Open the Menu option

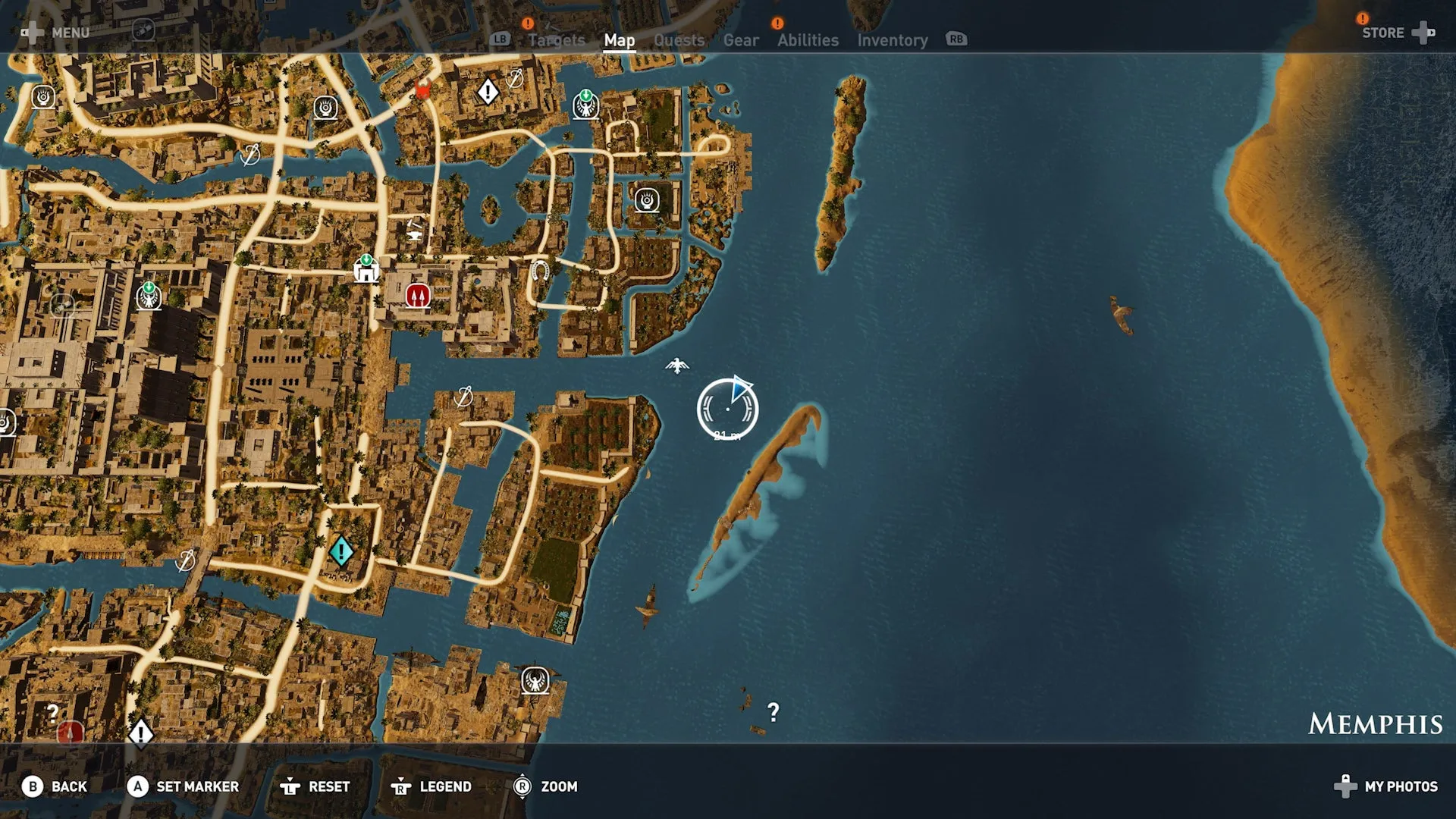click(x=56, y=33)
